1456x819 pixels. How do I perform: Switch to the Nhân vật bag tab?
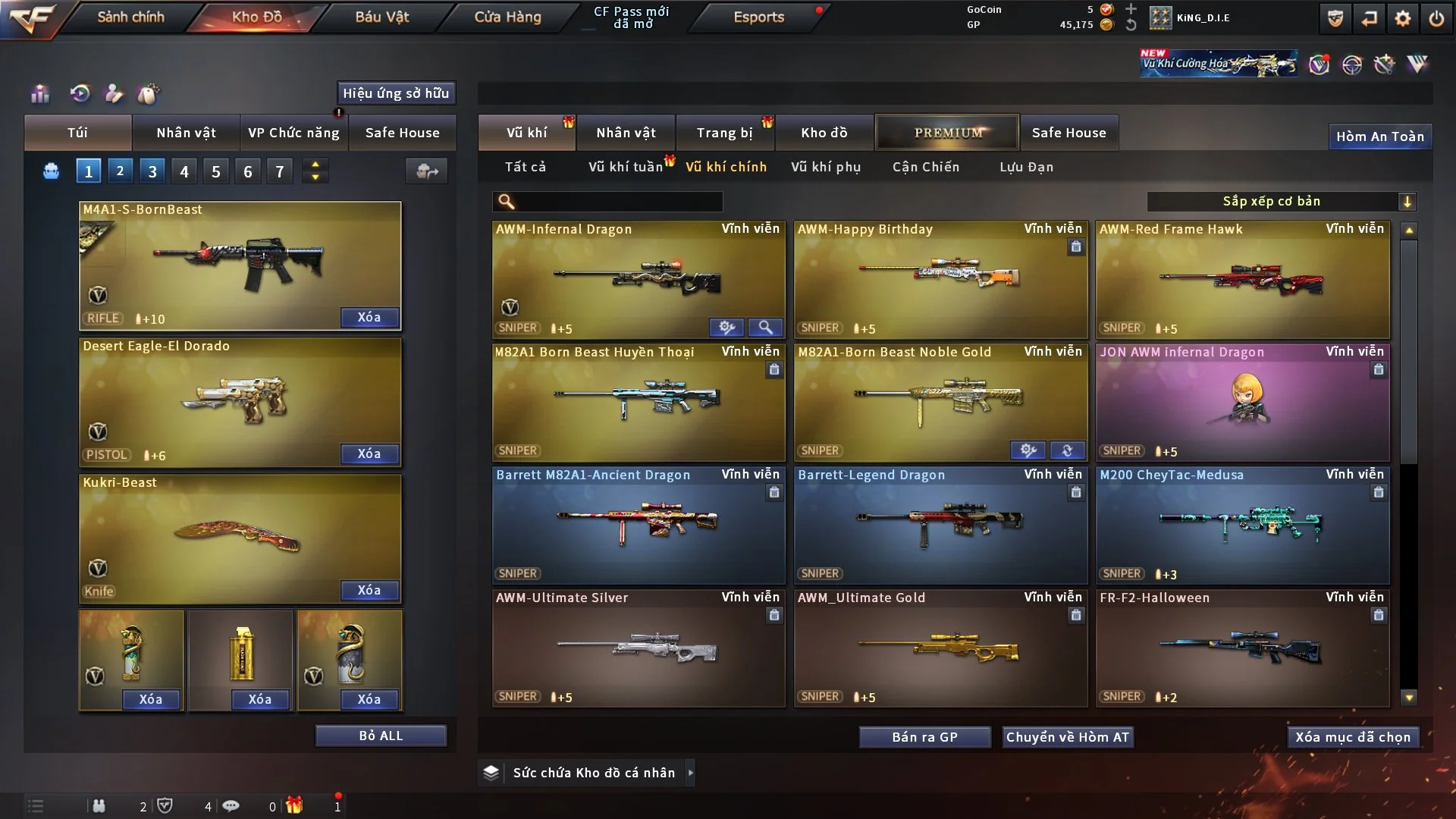(x=186, y=133)
